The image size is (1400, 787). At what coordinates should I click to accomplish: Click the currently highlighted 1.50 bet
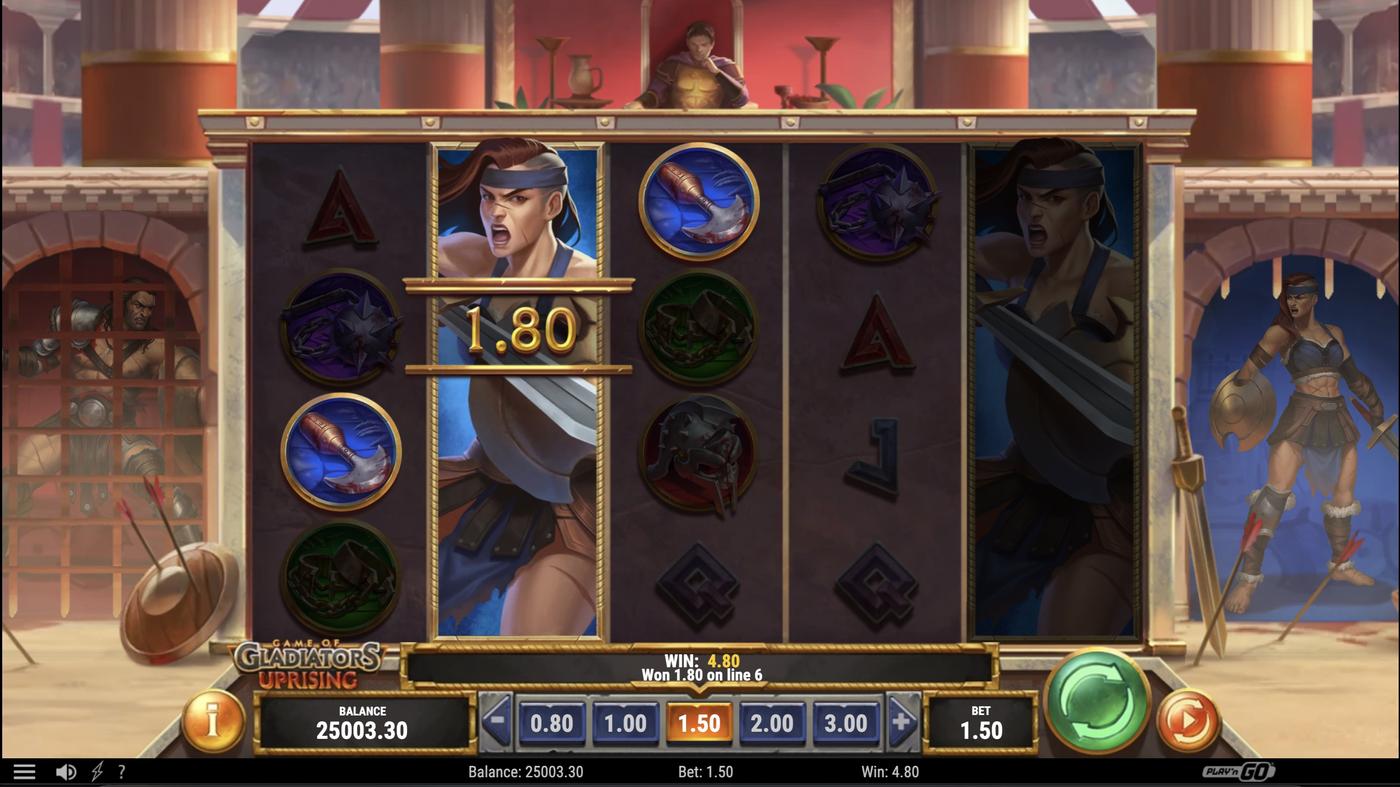pyautogui.click(x=699, y=722)
